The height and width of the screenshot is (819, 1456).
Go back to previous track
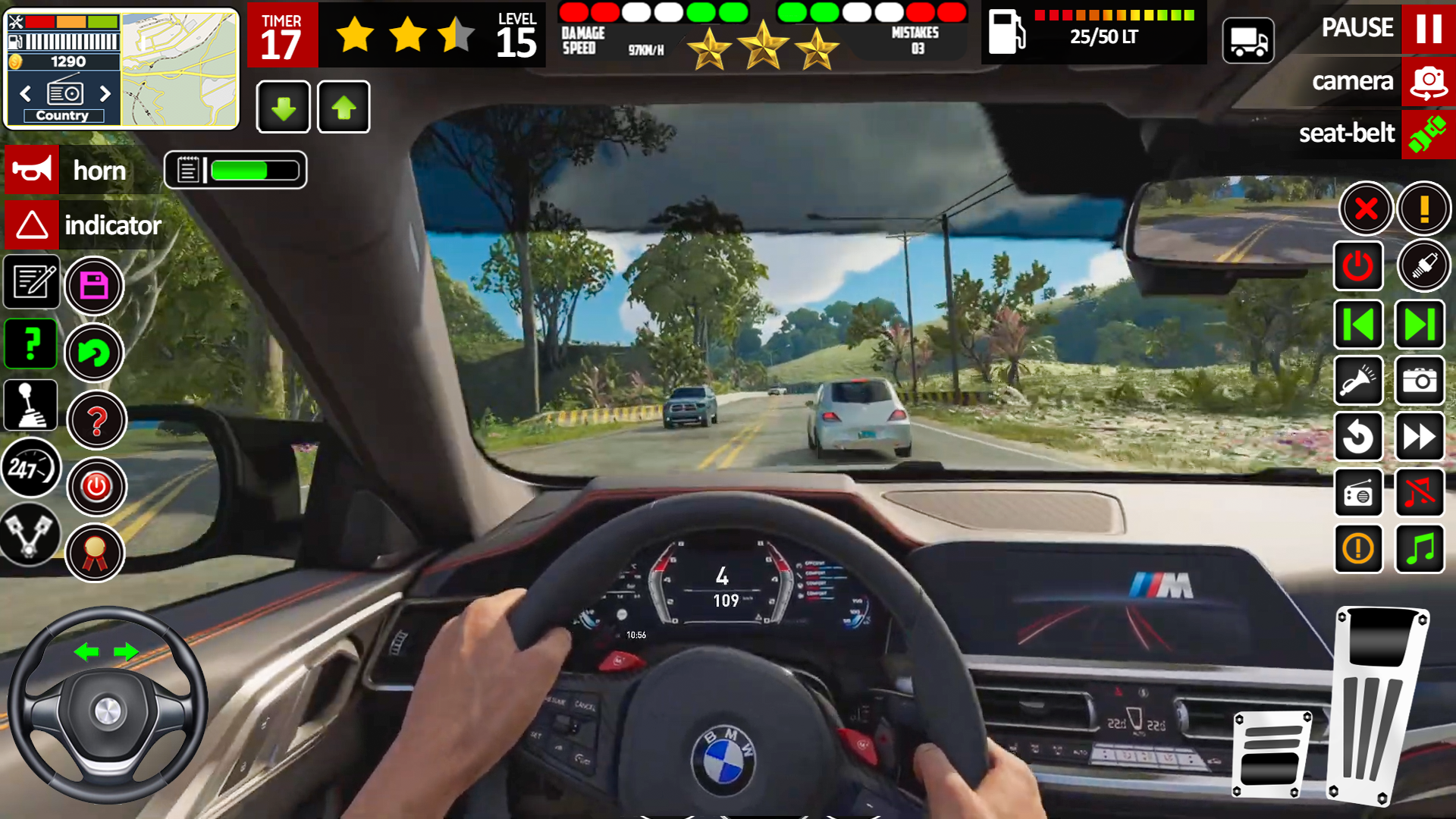(x=1358, y=325)
